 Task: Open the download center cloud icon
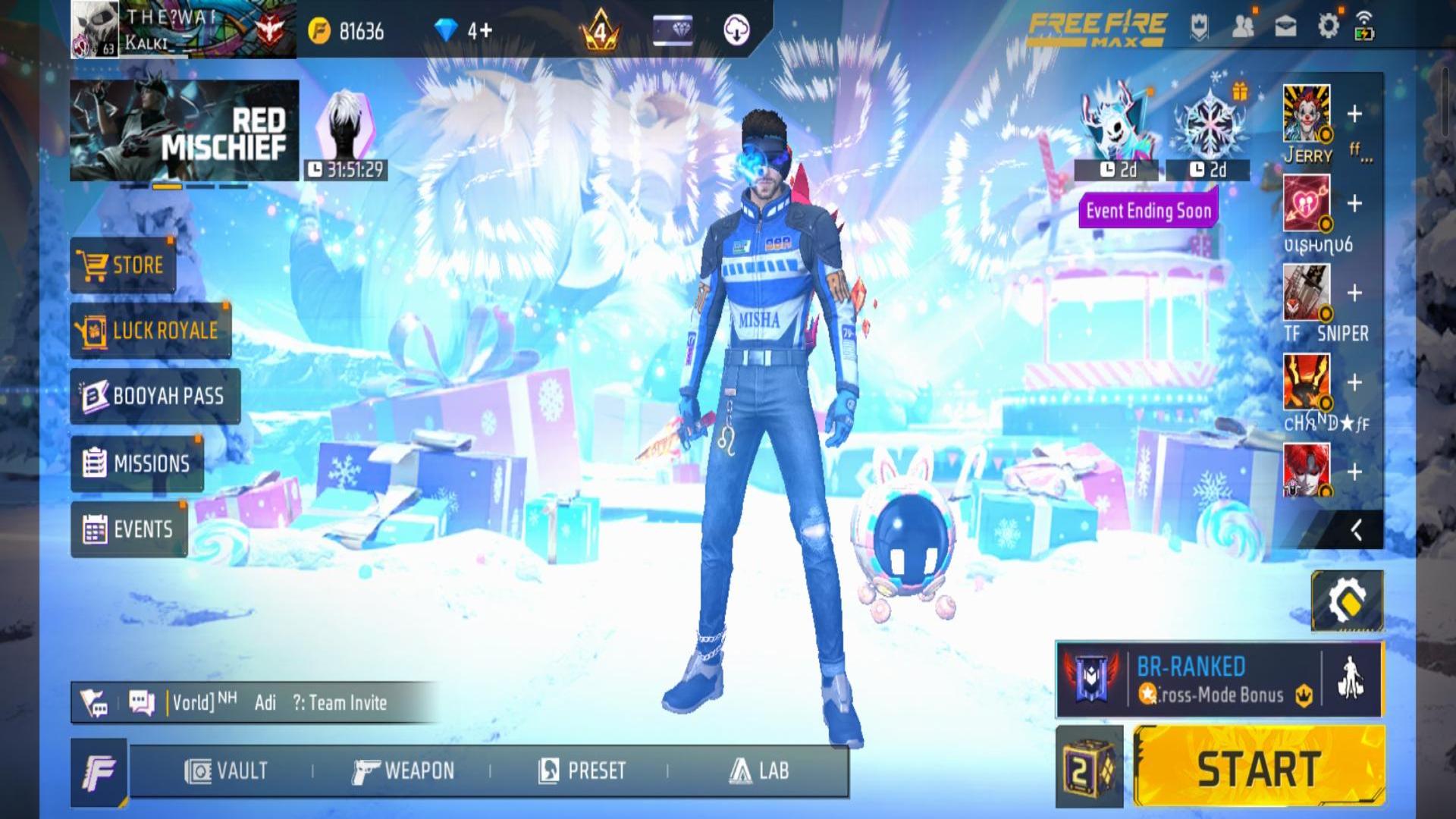pos(736,30)
